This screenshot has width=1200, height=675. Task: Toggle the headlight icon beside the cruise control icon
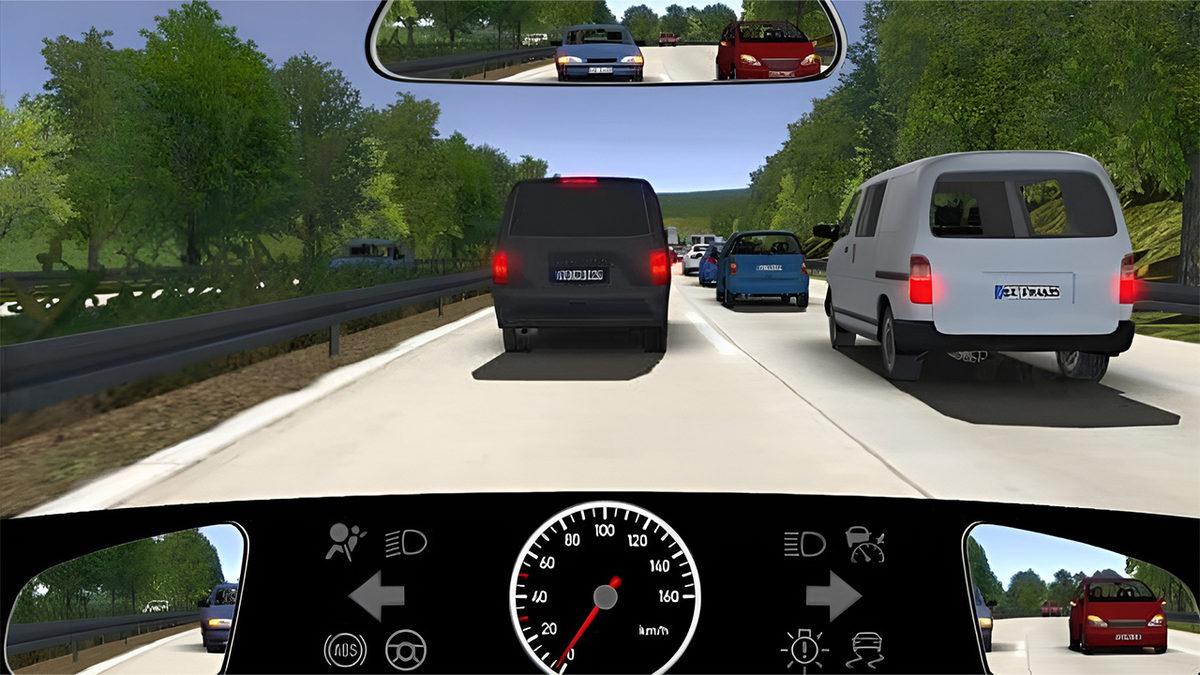tap(805, 543)
